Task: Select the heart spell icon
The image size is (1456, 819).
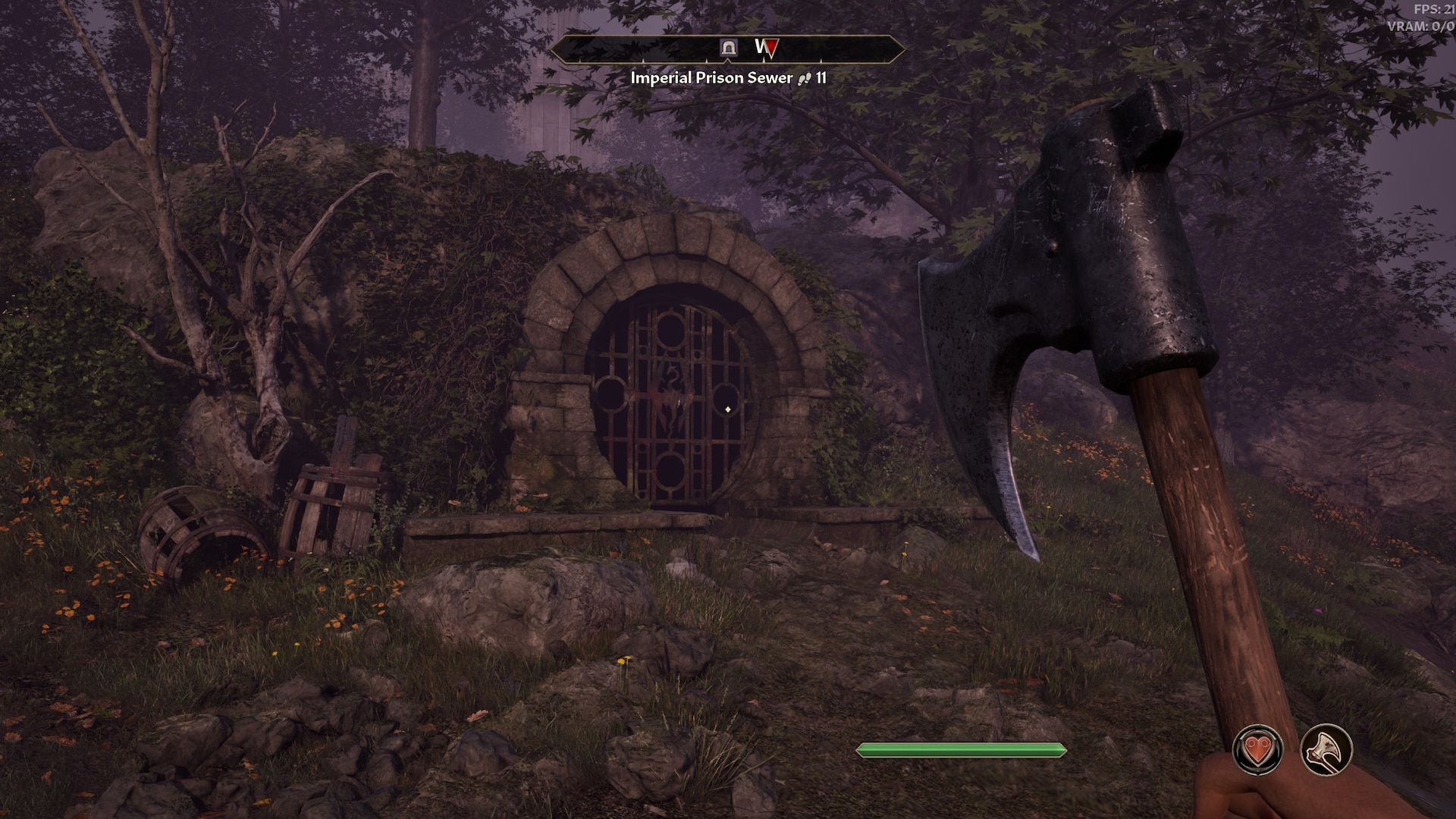Action: [1257, 749]
